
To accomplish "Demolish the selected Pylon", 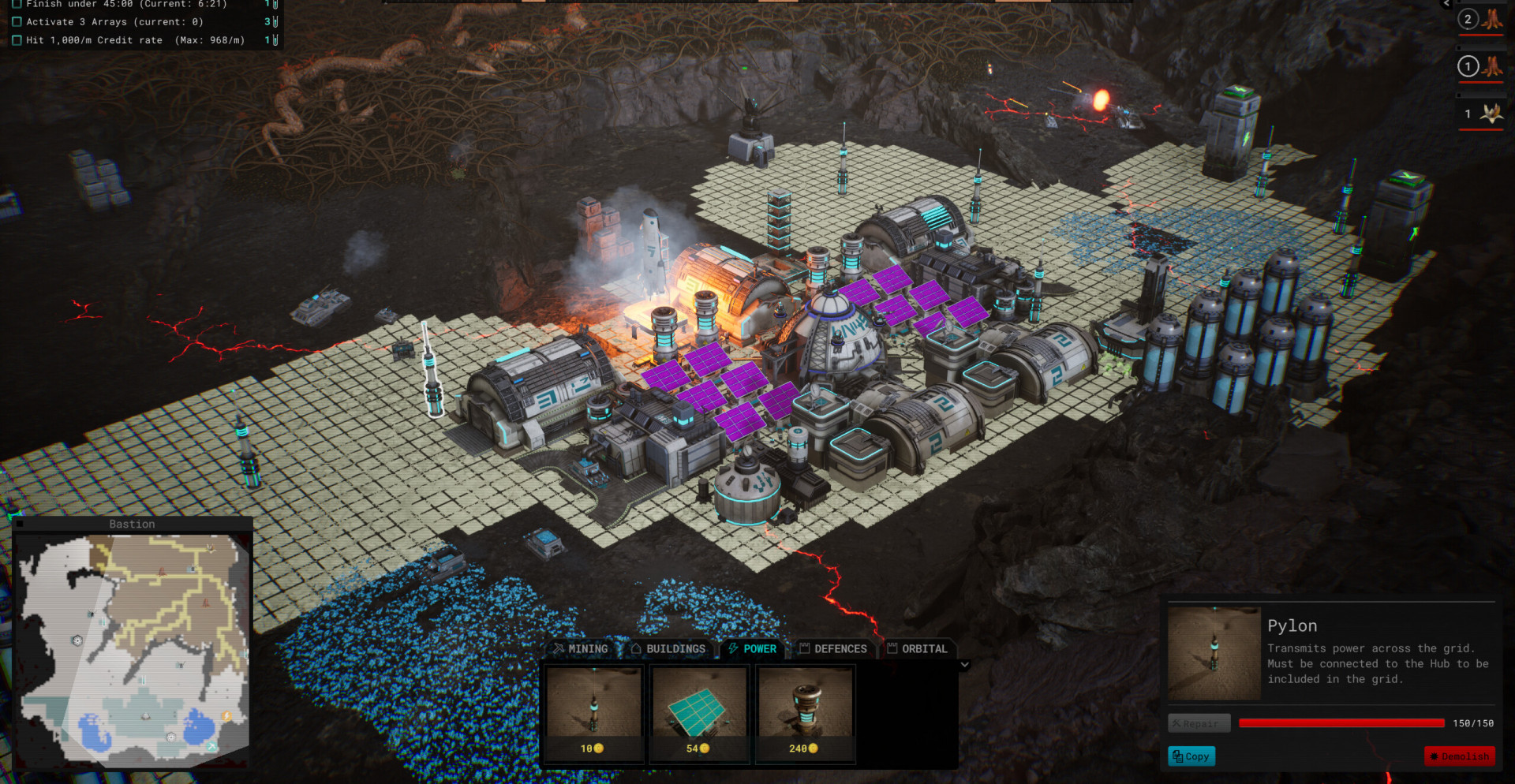I will (x=1459, y=756).
